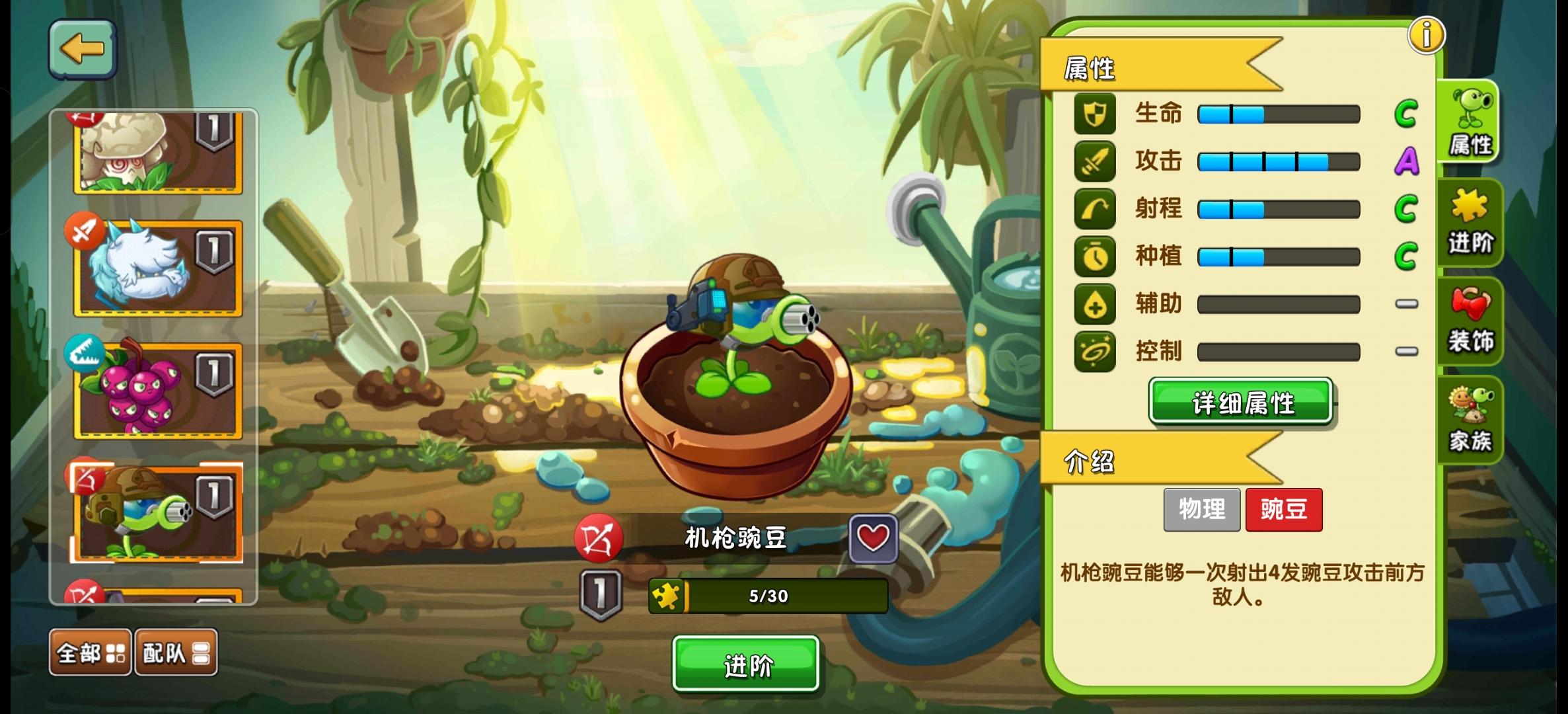Click the range icon beside 射程
The image size is (1568, 714).
point(1094,209)
